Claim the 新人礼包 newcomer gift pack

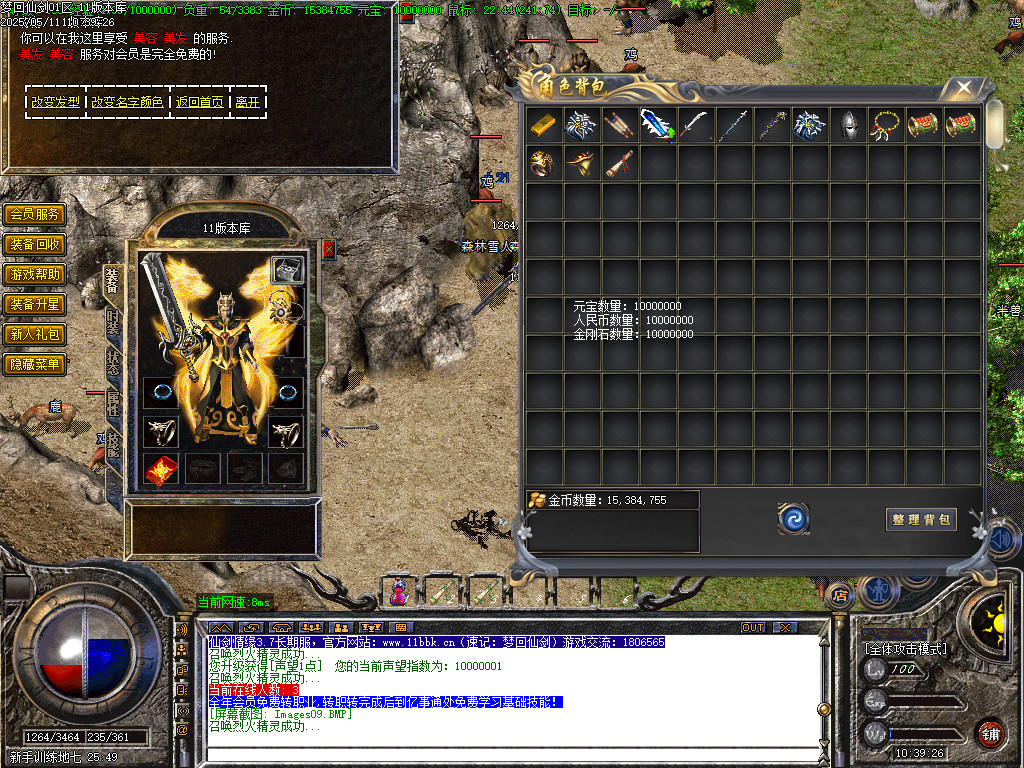(x=35, y=334)
